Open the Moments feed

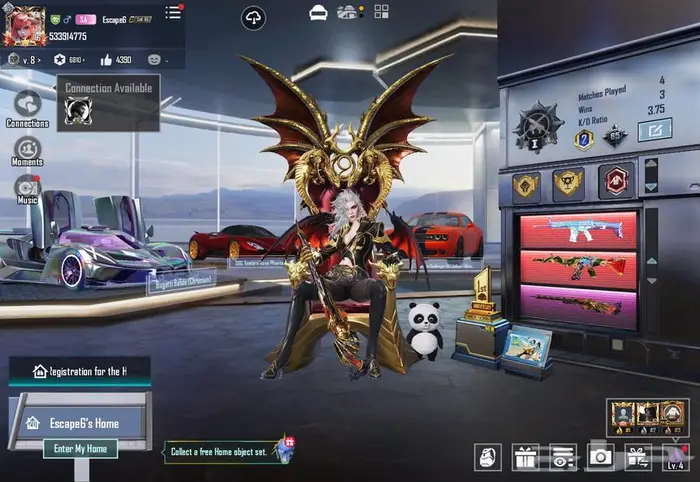coord(27,151)
